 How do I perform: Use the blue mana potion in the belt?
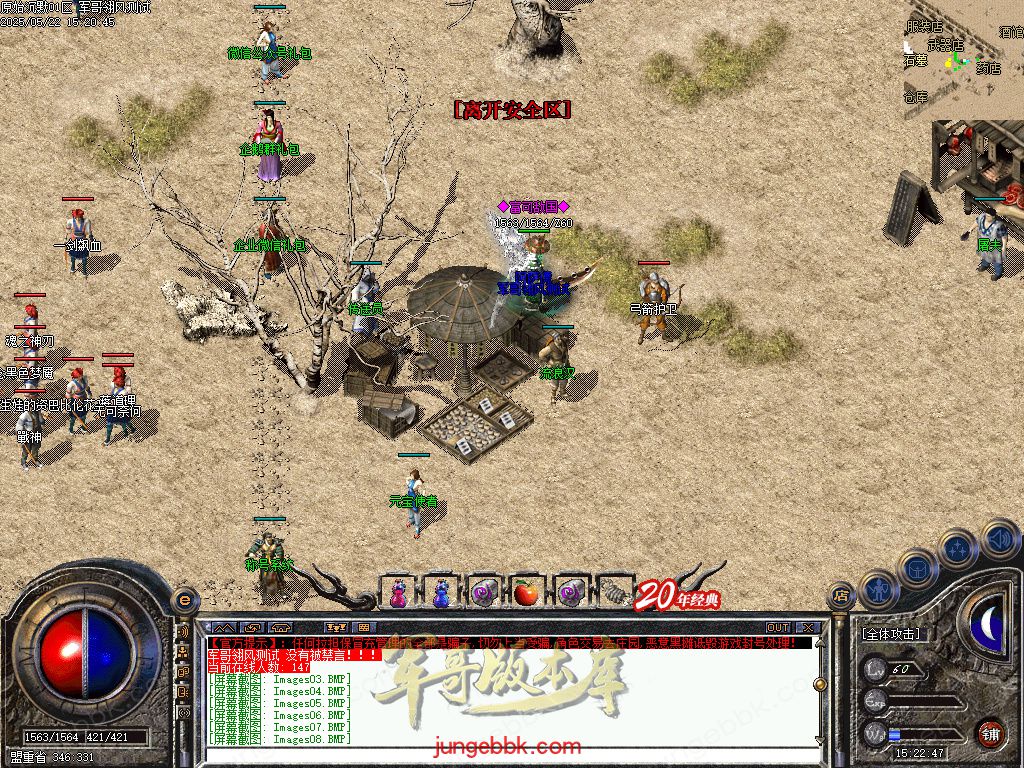point(440,593)
